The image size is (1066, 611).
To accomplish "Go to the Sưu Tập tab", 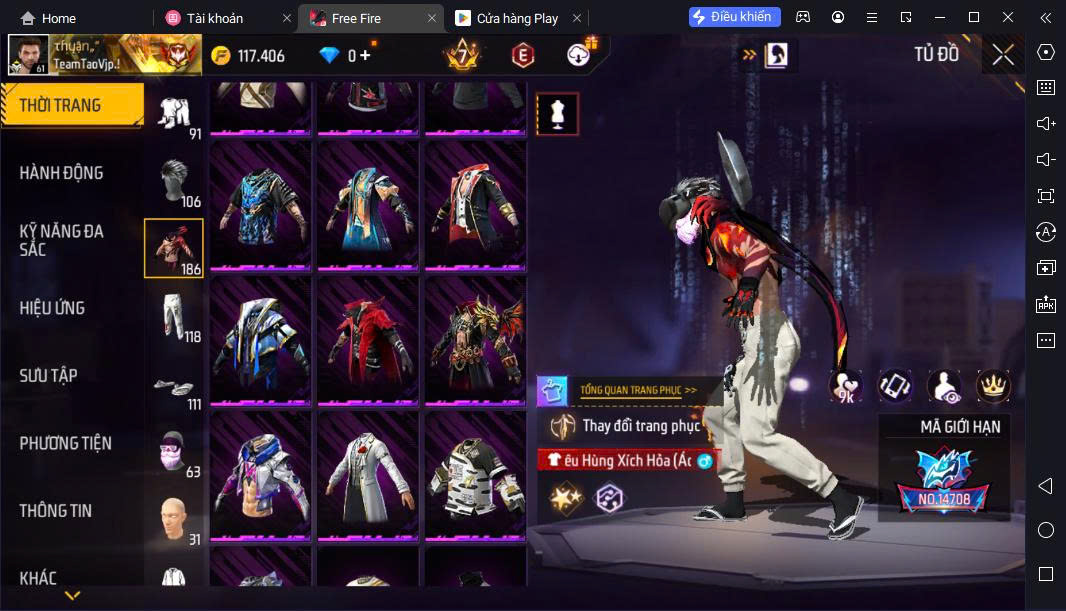I will [x=49, y=376].
